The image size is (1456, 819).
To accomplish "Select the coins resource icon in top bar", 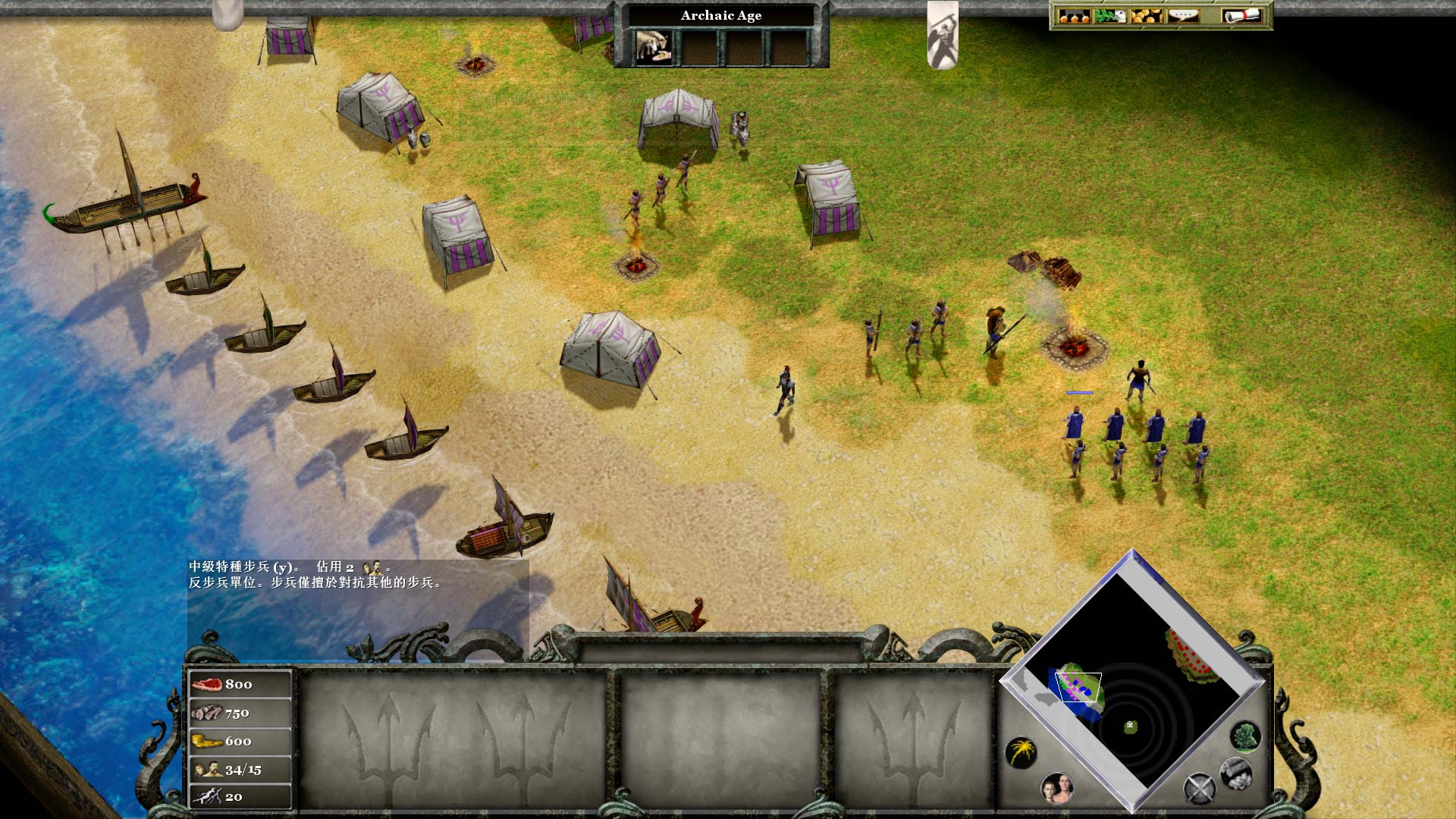I will pyautogui.click(x=1147, y=15).
